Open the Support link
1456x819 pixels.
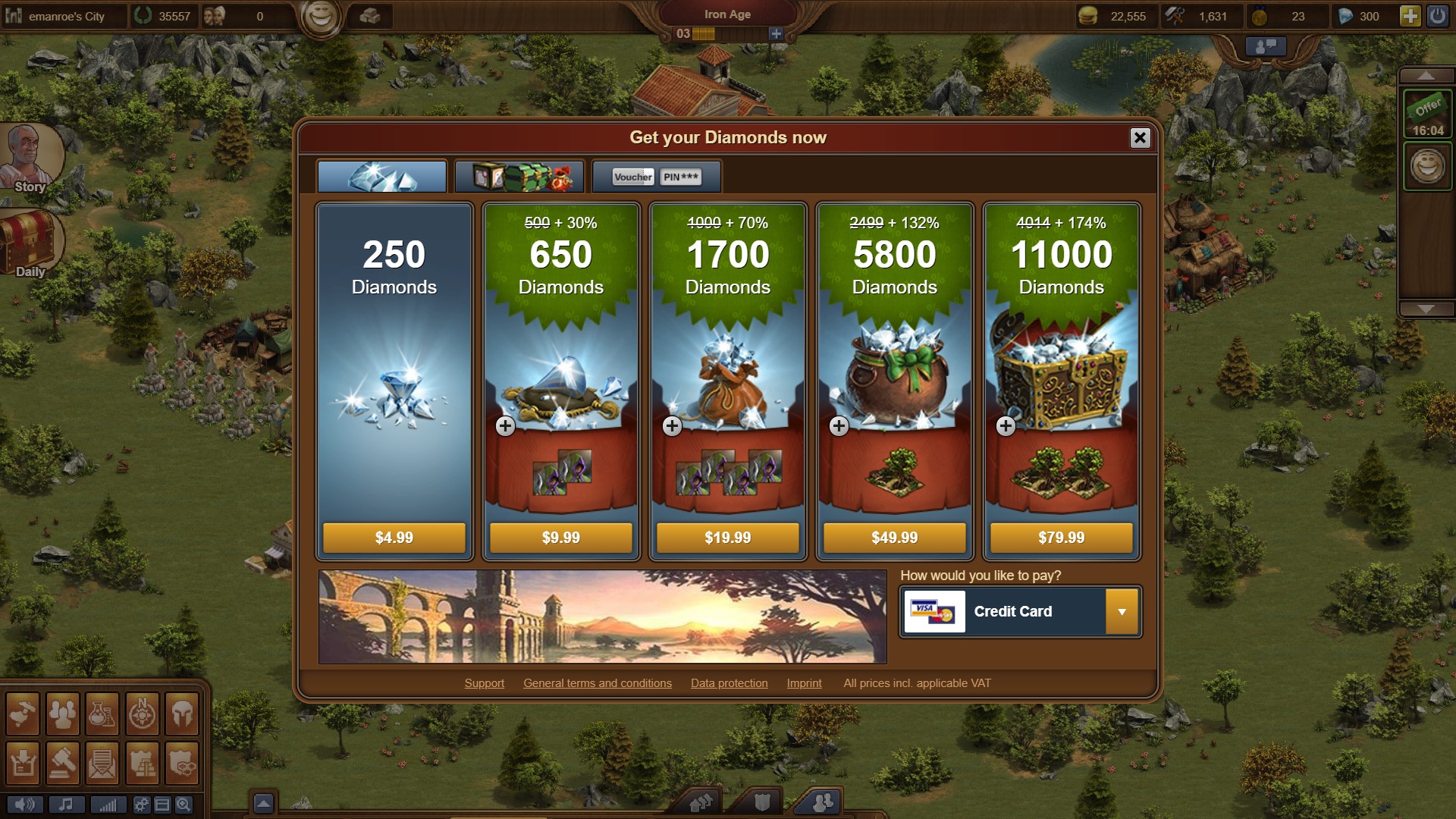click(x=484, y=683)
